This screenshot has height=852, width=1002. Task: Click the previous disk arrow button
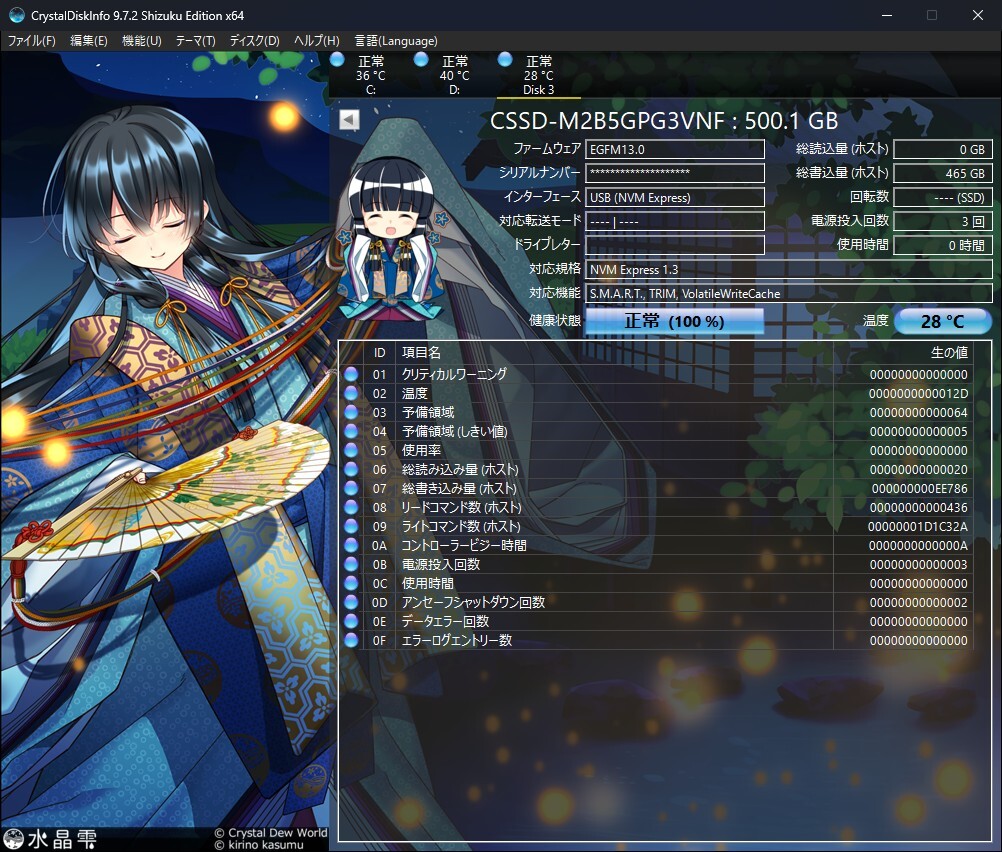click(349, 120)
